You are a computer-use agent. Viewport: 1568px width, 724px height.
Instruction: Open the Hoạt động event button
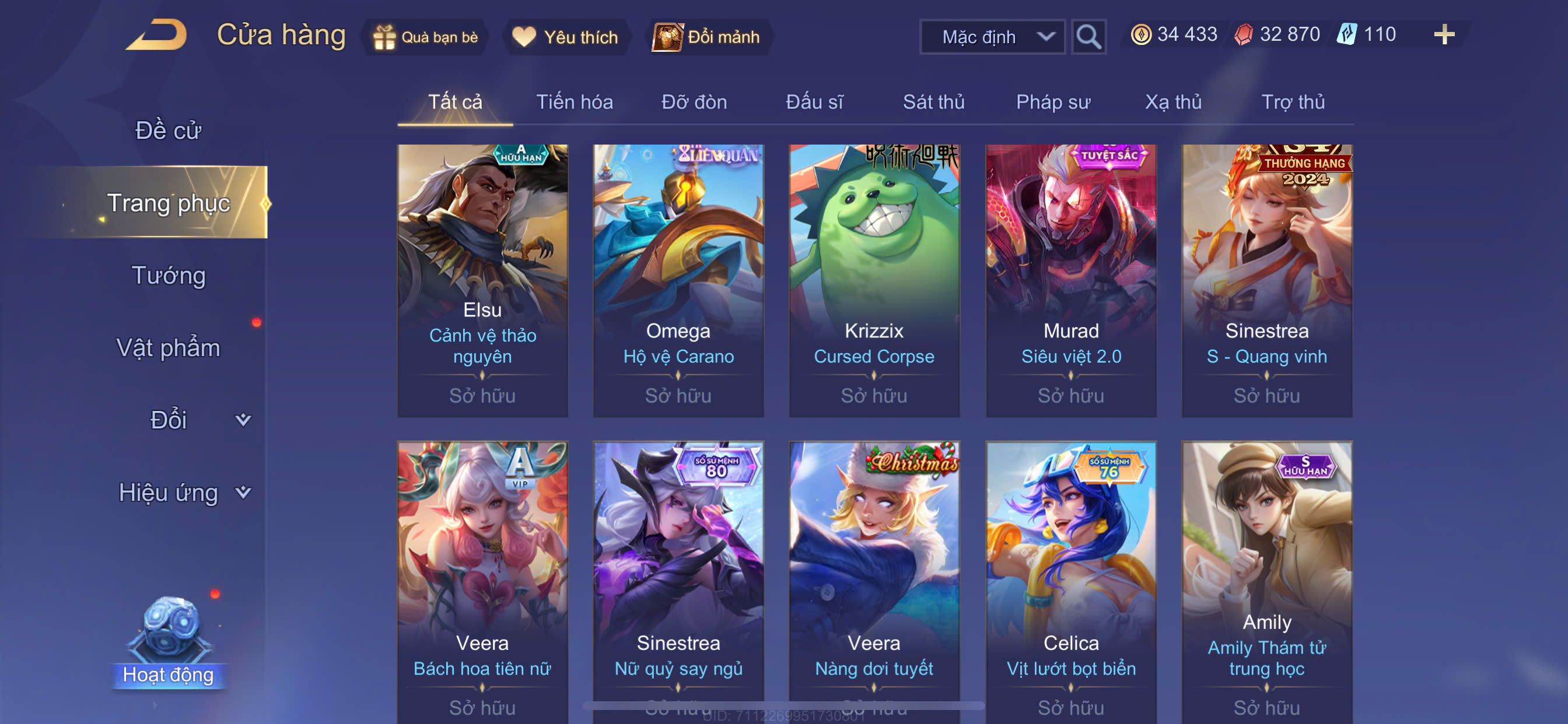point(169,645)
